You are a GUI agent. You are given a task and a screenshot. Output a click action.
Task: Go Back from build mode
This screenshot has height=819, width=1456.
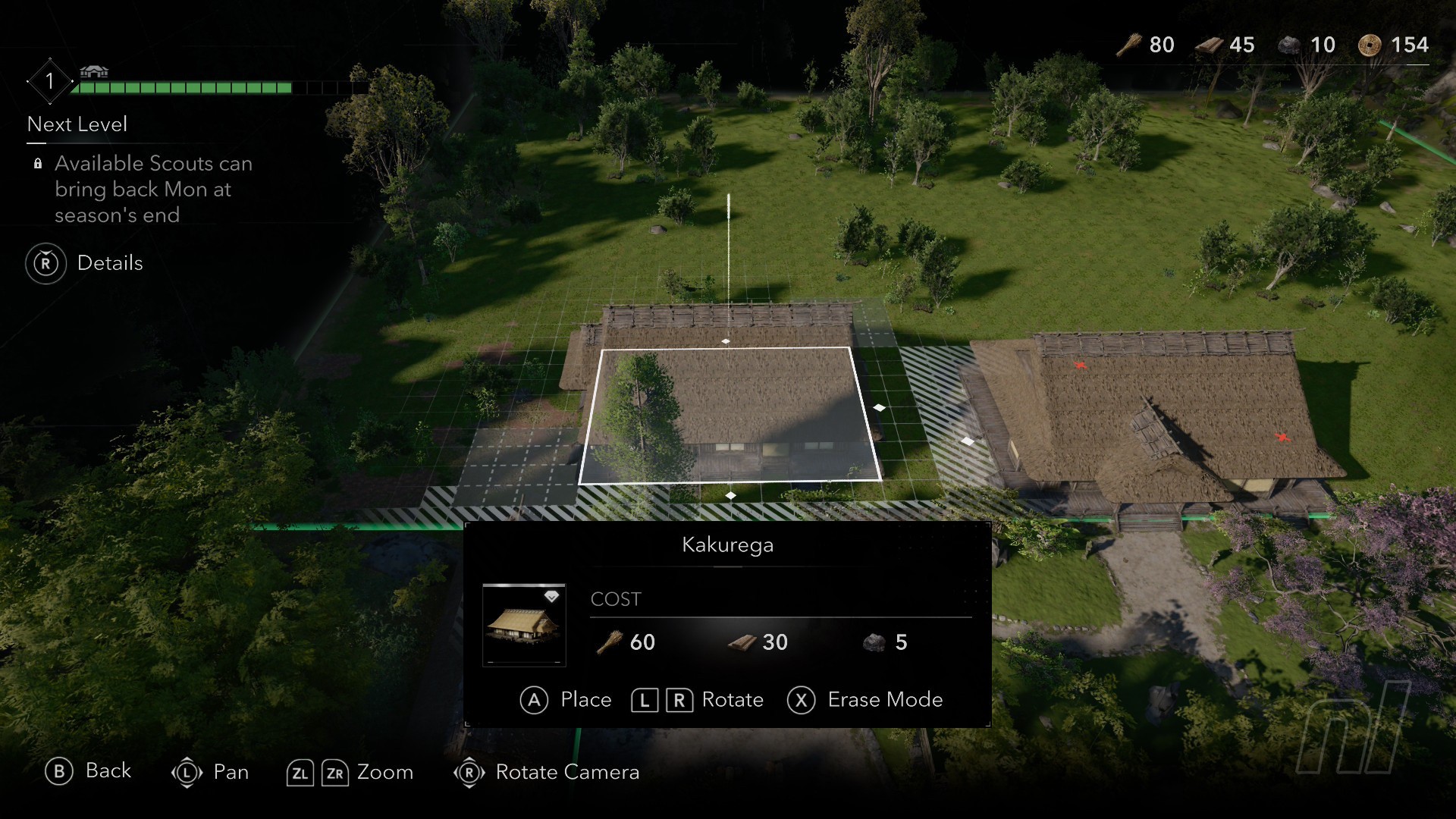[108, 770]
